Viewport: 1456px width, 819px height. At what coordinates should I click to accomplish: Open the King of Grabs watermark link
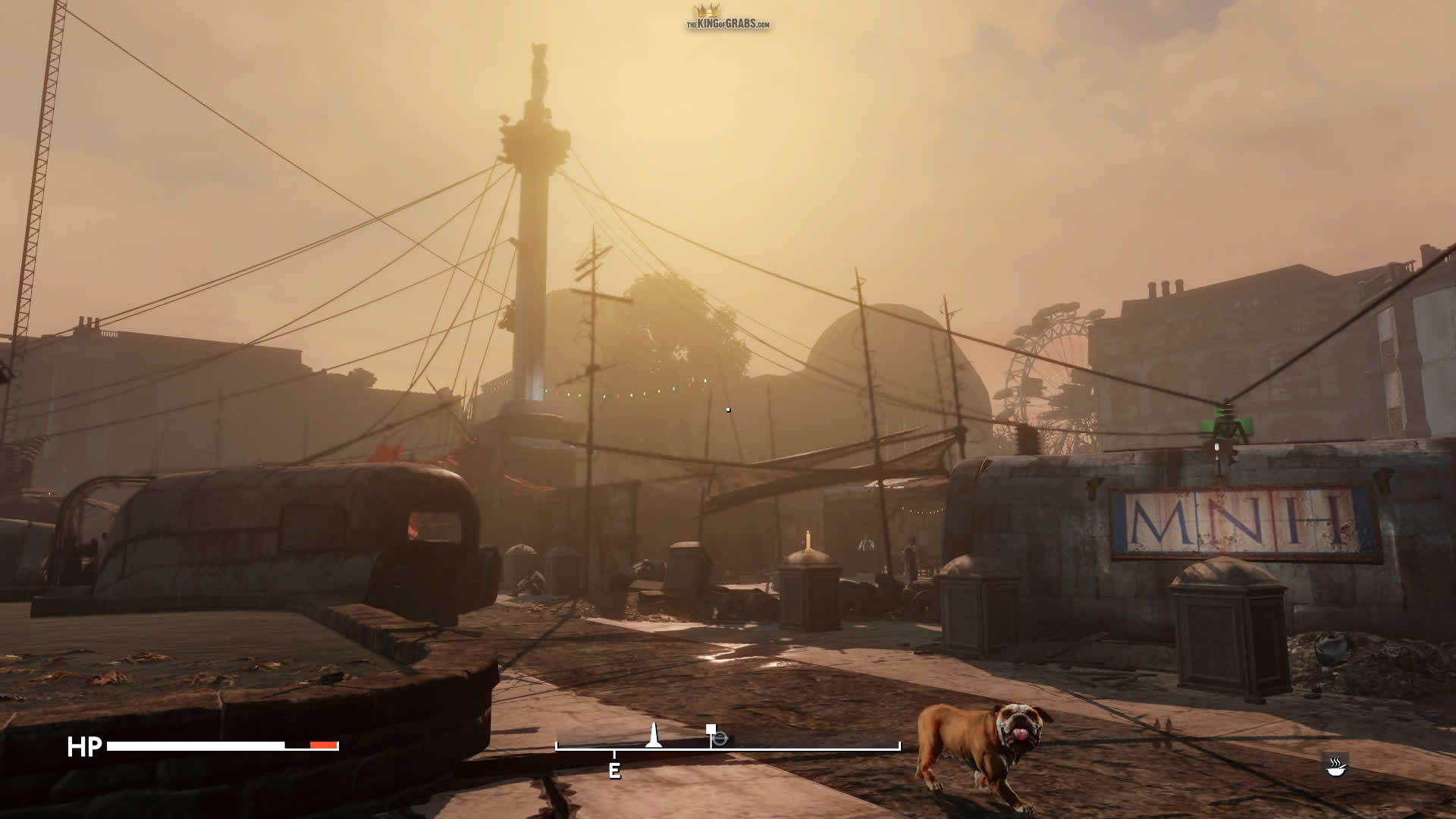point(727,18)
